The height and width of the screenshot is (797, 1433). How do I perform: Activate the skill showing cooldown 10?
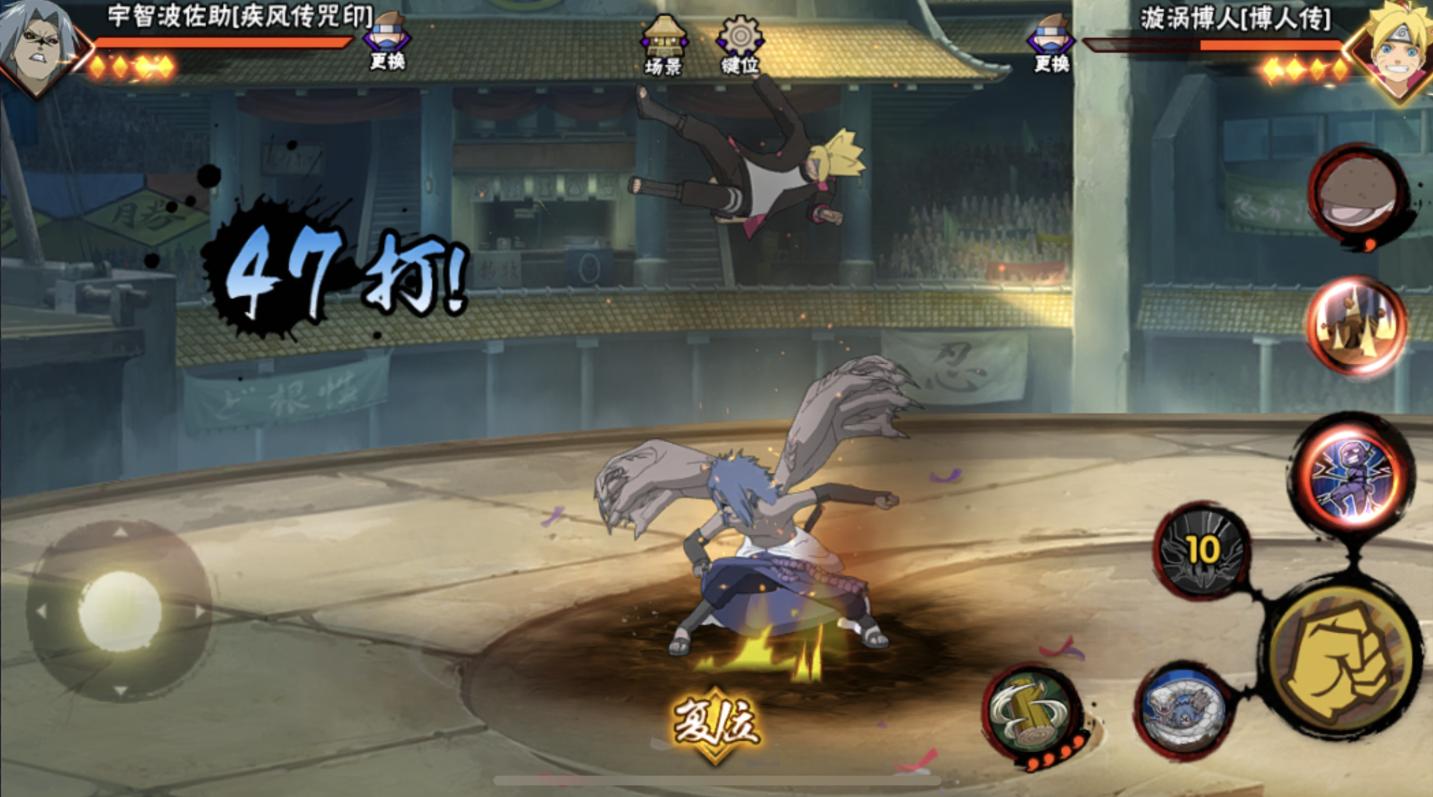click(x=1203, y=551)
